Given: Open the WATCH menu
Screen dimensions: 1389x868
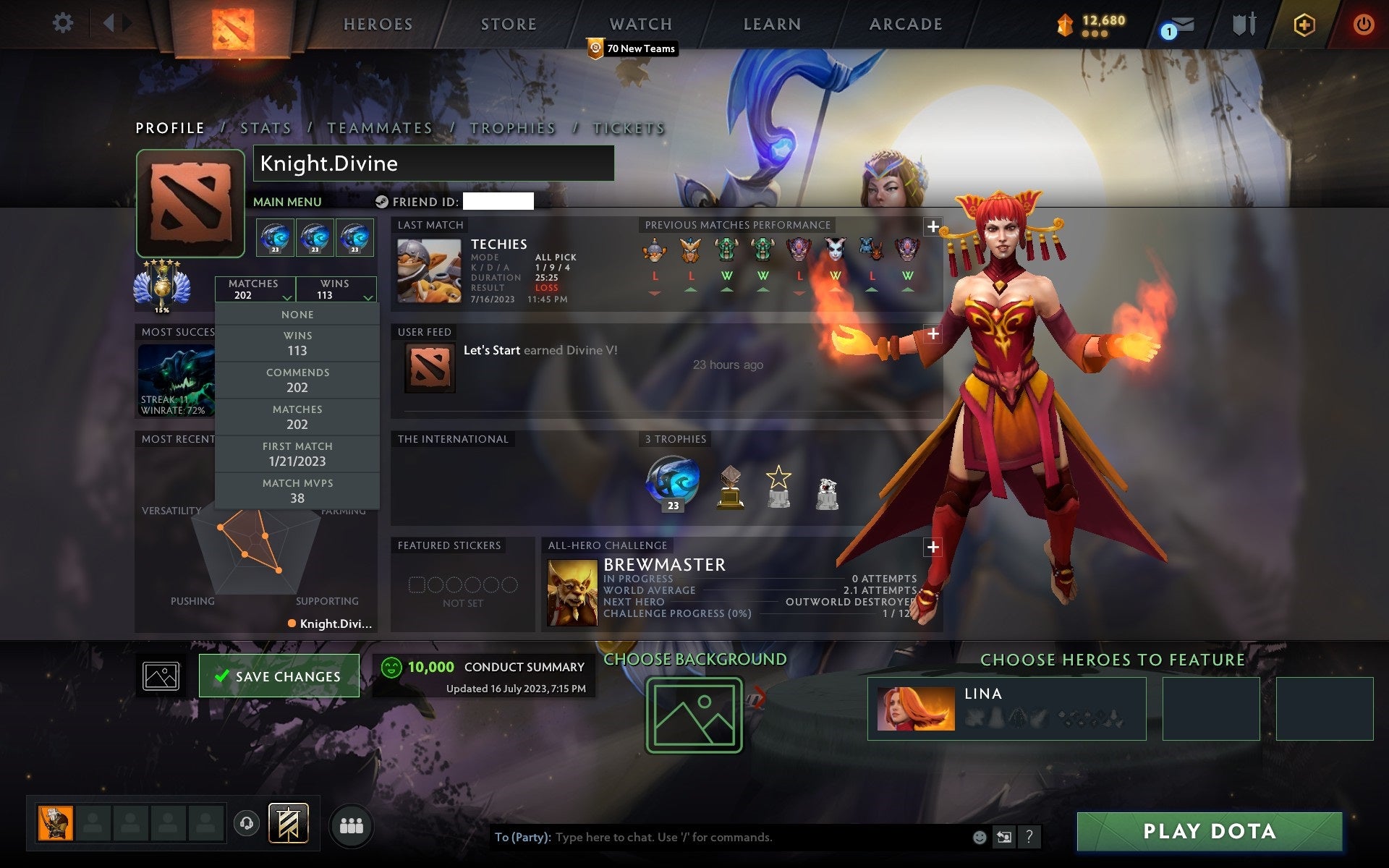Looking at the screenshot, I should tap(640, 23).
